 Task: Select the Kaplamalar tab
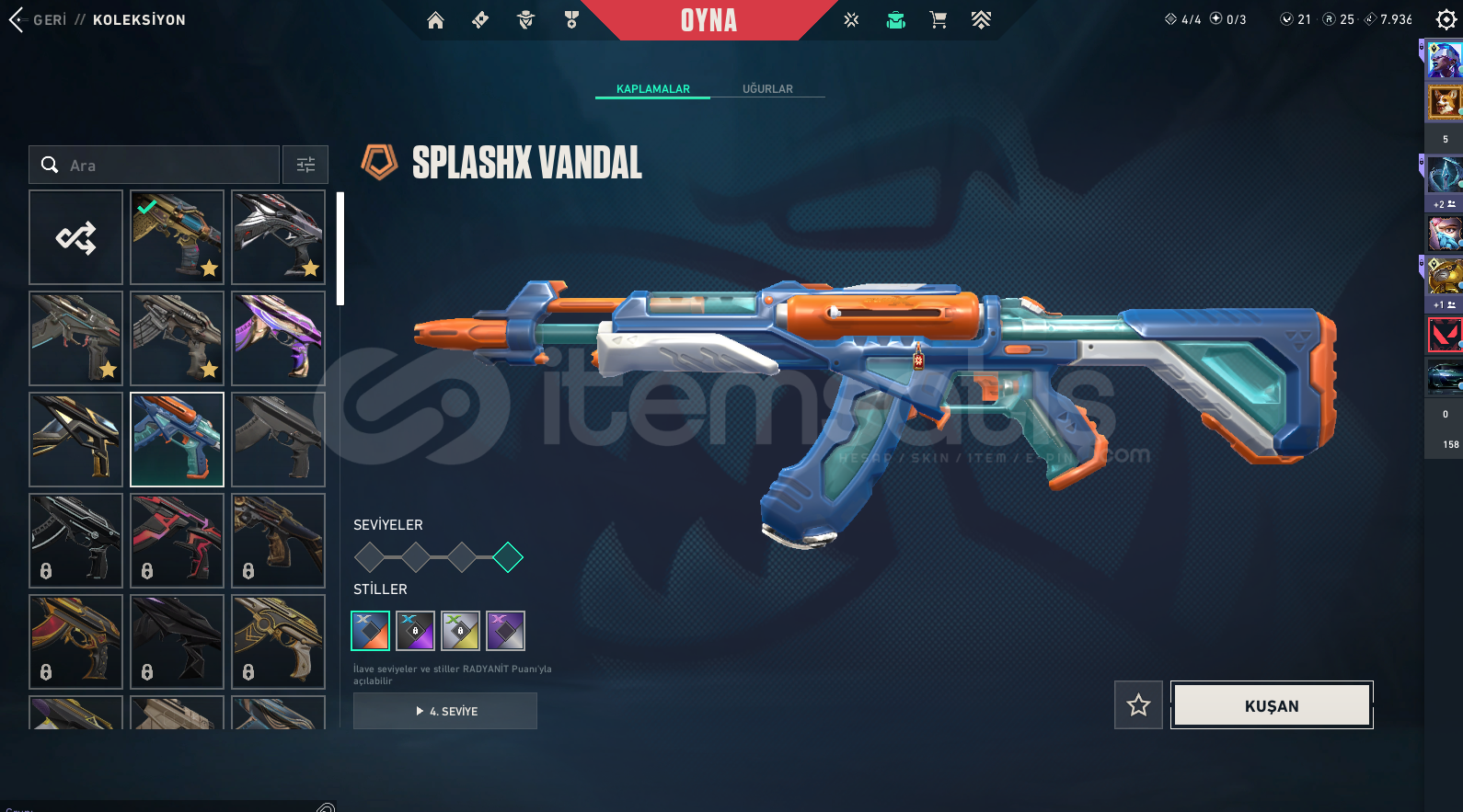(652, 89)
